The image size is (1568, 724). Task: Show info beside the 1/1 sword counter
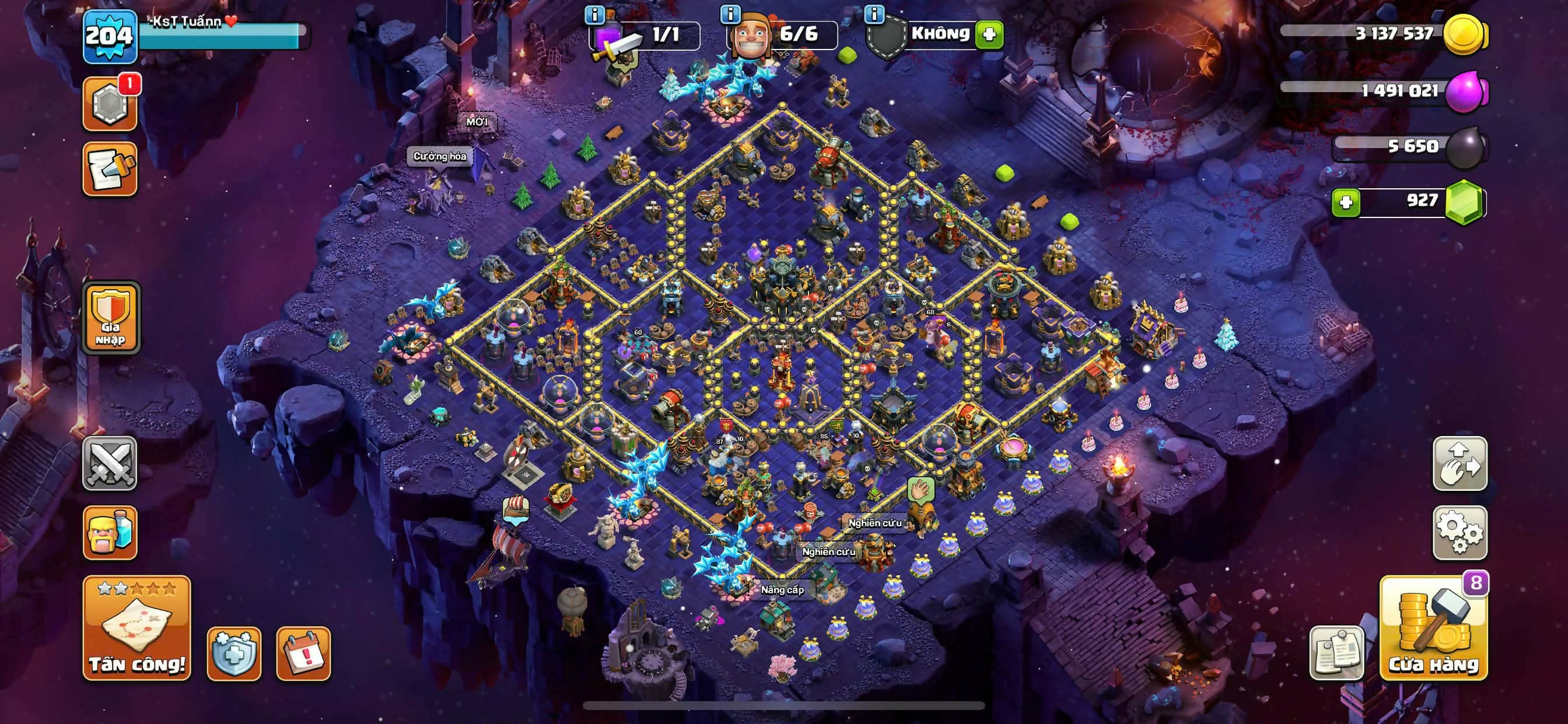click(594, 15)
